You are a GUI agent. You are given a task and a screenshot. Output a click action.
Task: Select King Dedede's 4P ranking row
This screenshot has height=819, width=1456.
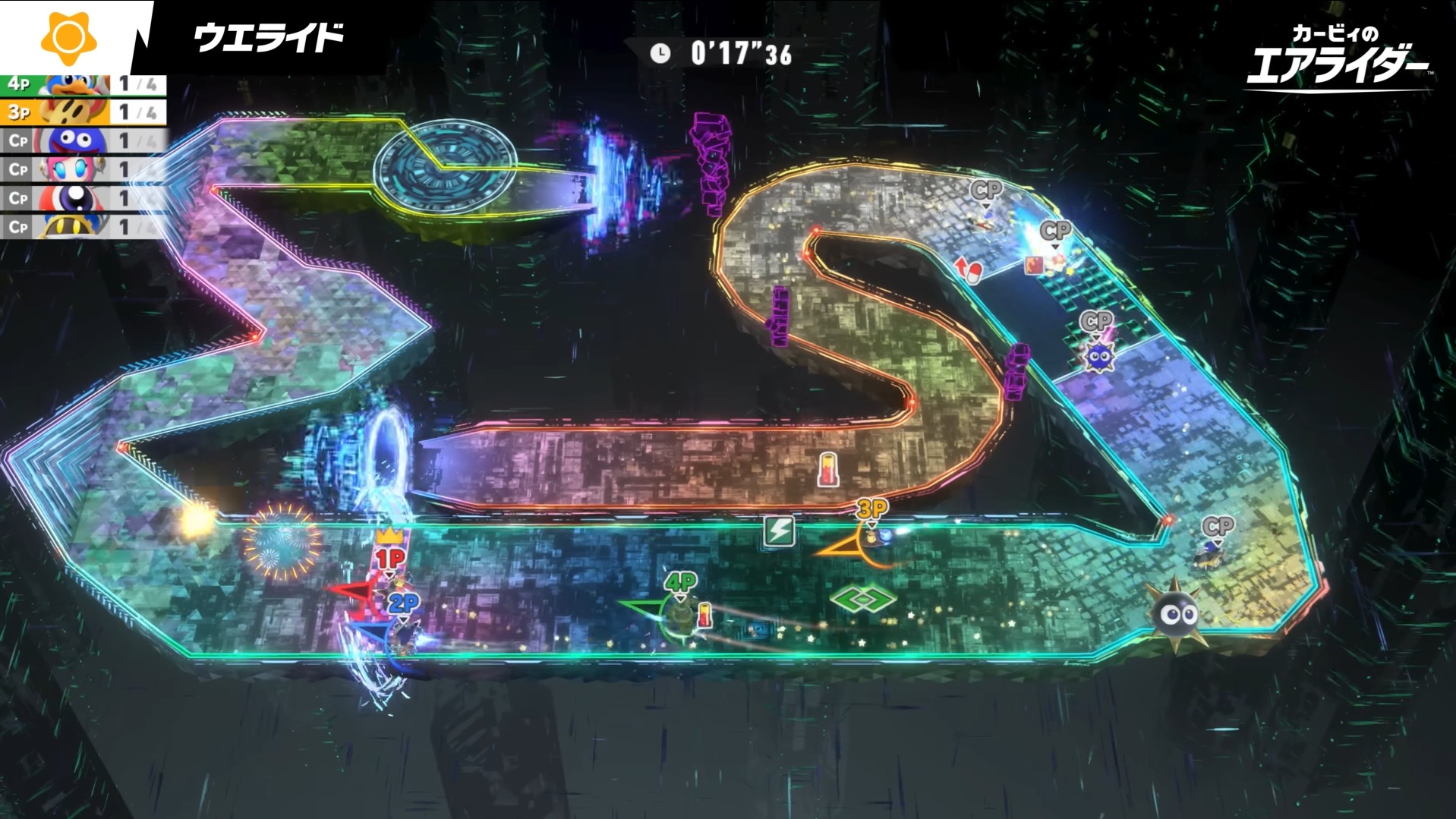(82, 84)
